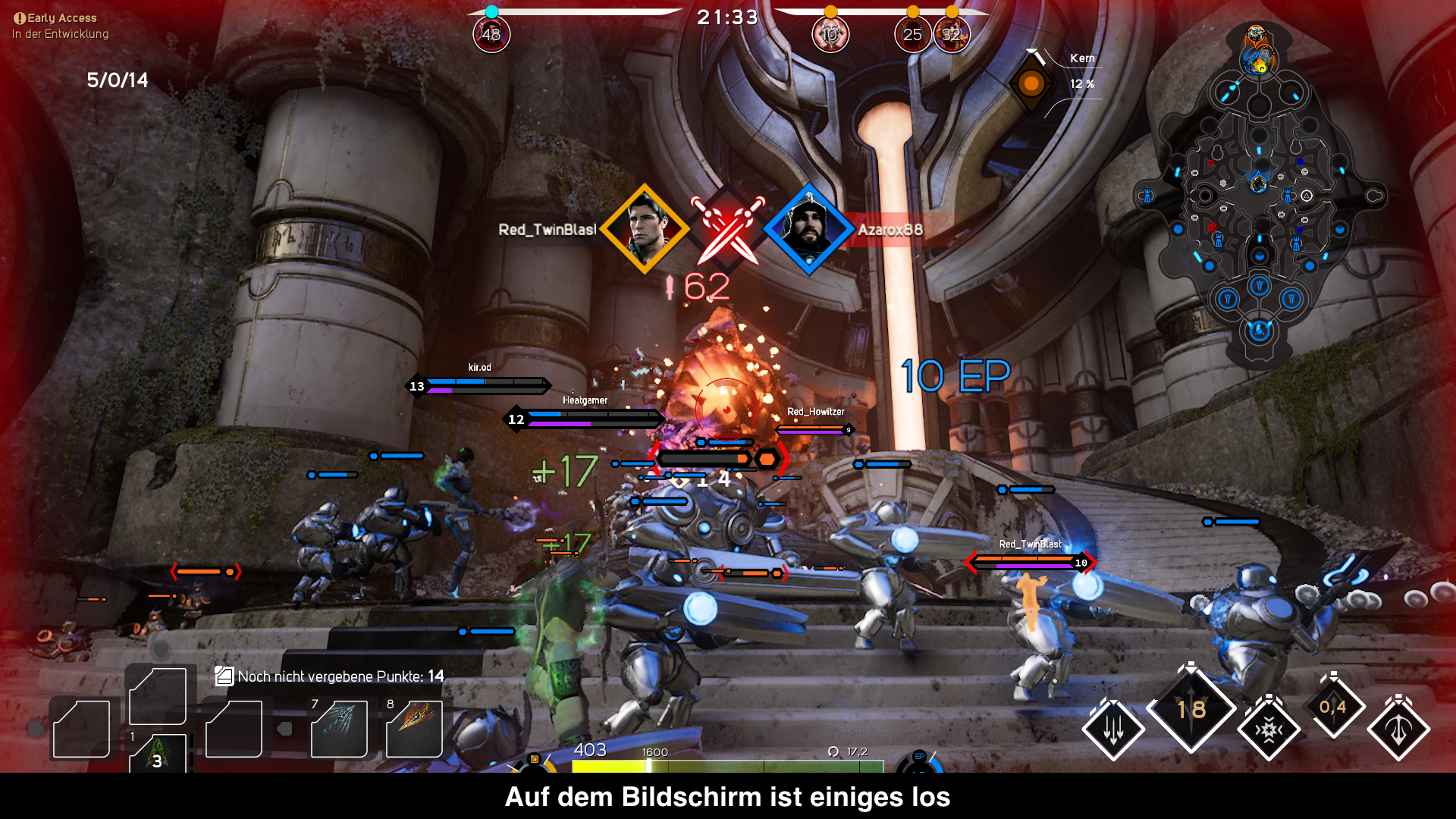Trigger the starburst ability icon
This screenshot has width=1456, height=819.
pos(1269,730)
